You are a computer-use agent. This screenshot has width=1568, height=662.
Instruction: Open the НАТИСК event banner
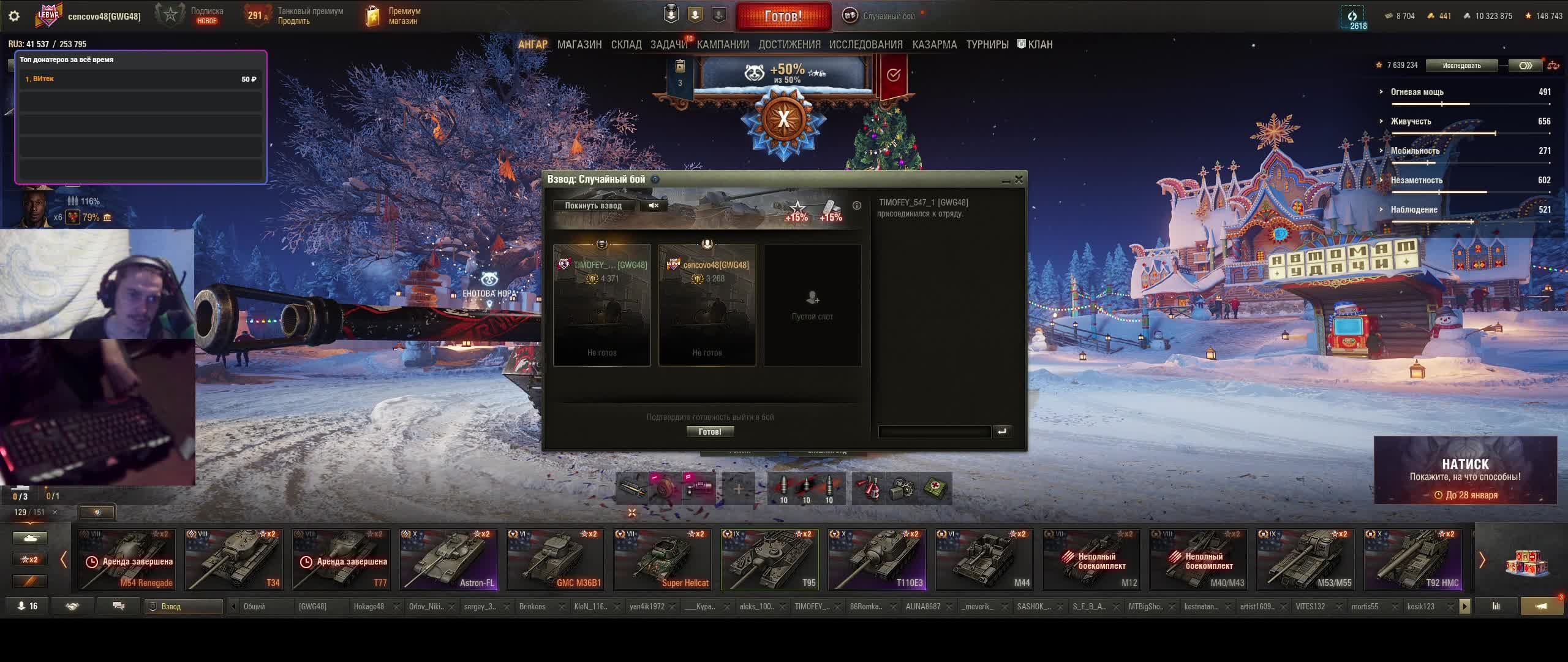1465,470
